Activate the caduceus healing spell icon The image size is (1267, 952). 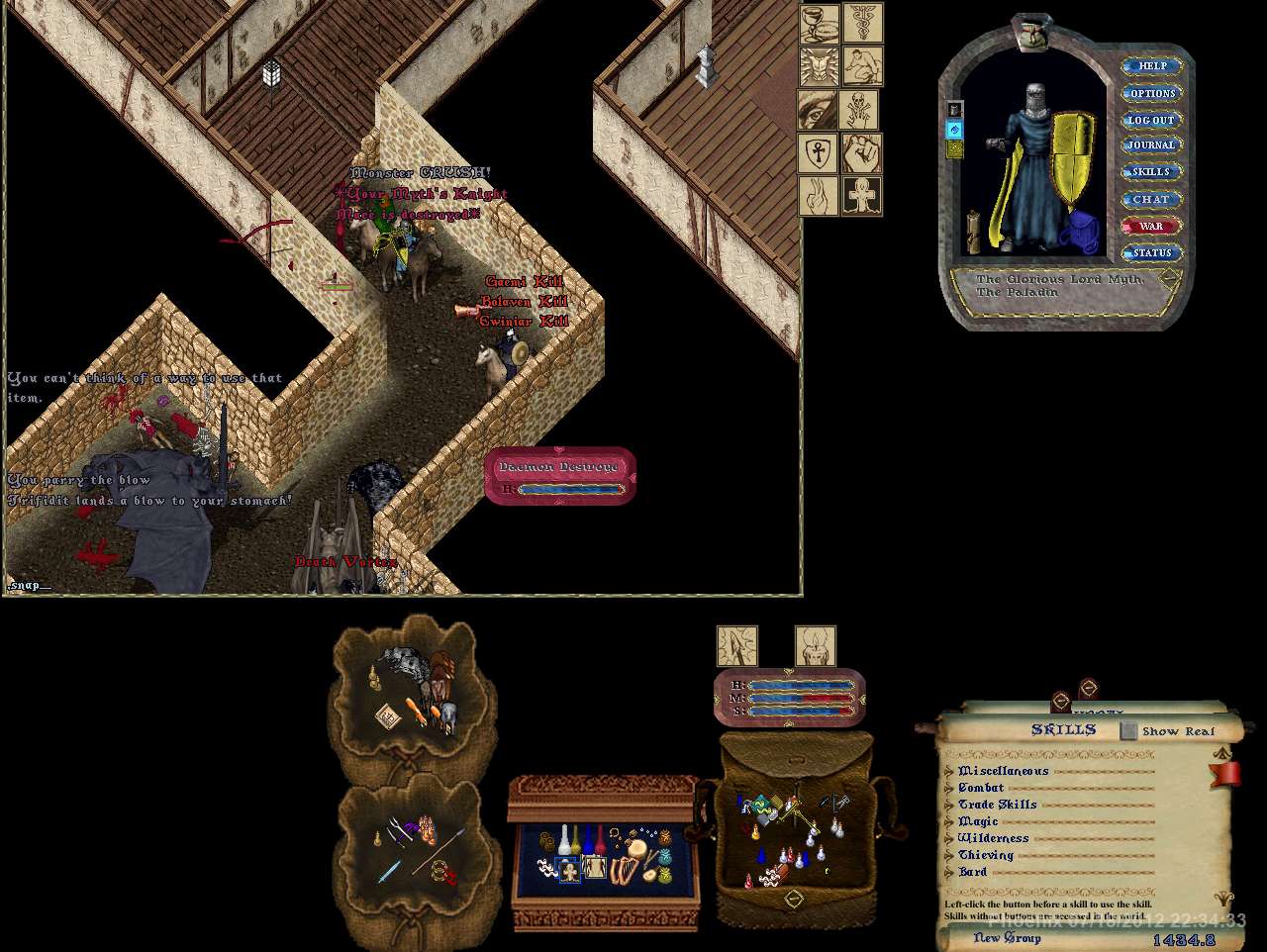(862, 24)
